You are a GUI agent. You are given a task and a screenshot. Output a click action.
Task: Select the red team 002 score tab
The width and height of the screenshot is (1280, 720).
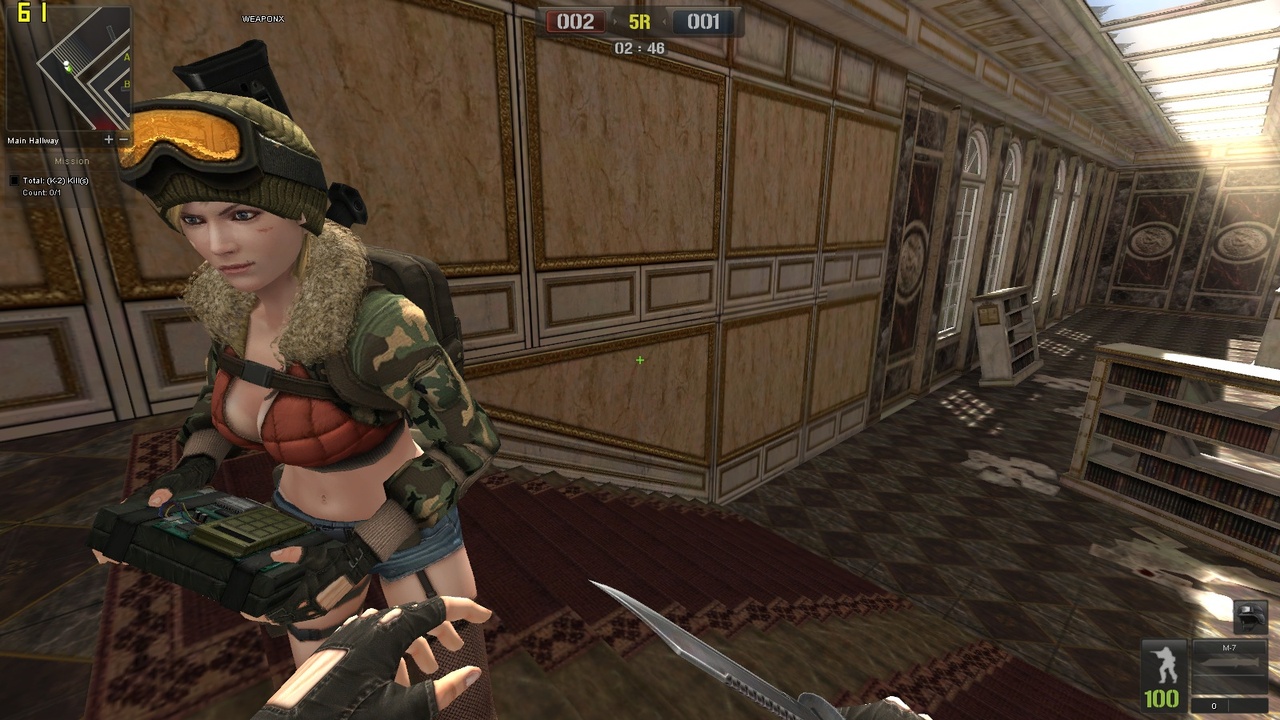tap(574, 20)
